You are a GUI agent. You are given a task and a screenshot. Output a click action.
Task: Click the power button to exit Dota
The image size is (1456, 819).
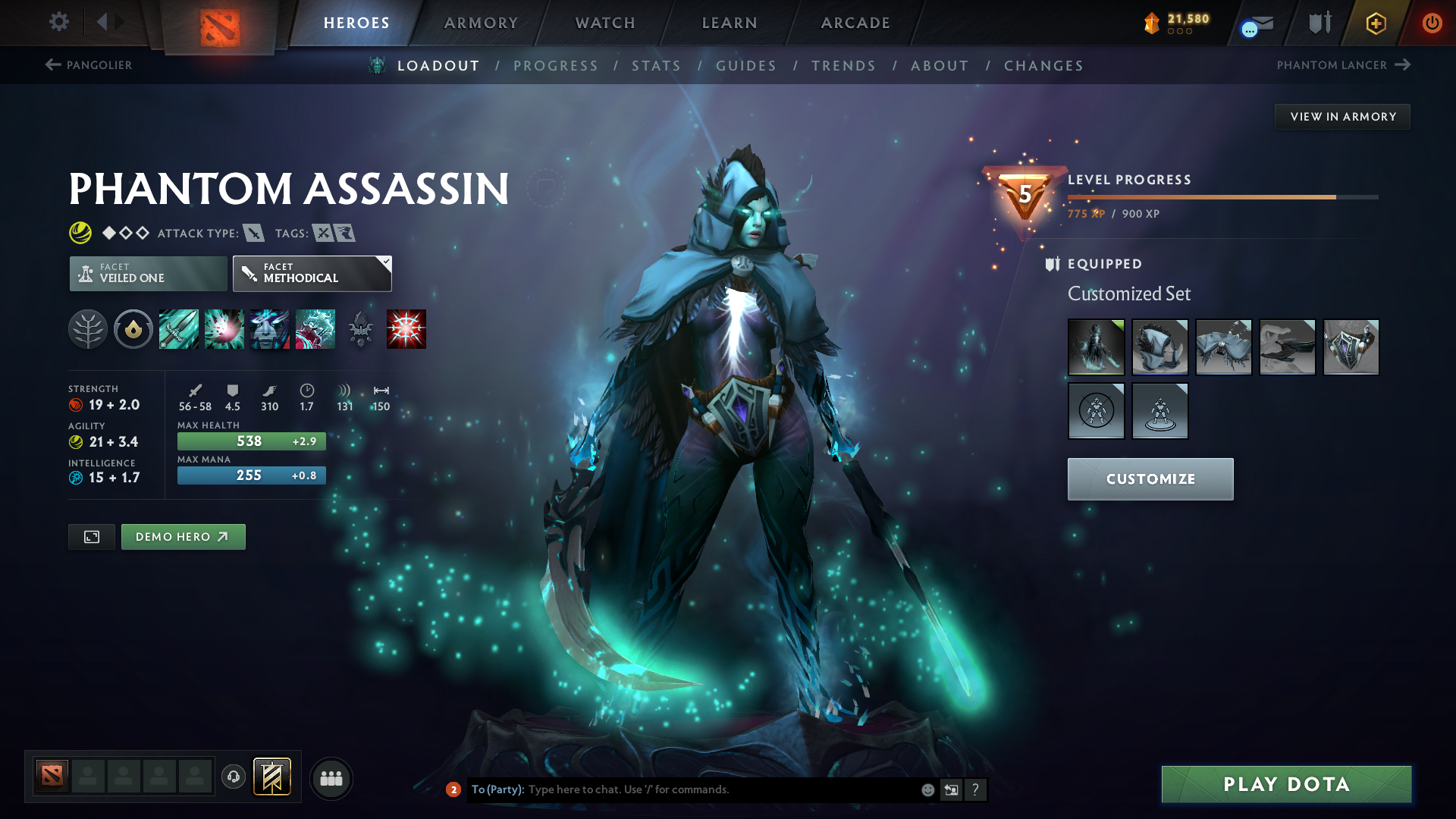coord(1432,23)
